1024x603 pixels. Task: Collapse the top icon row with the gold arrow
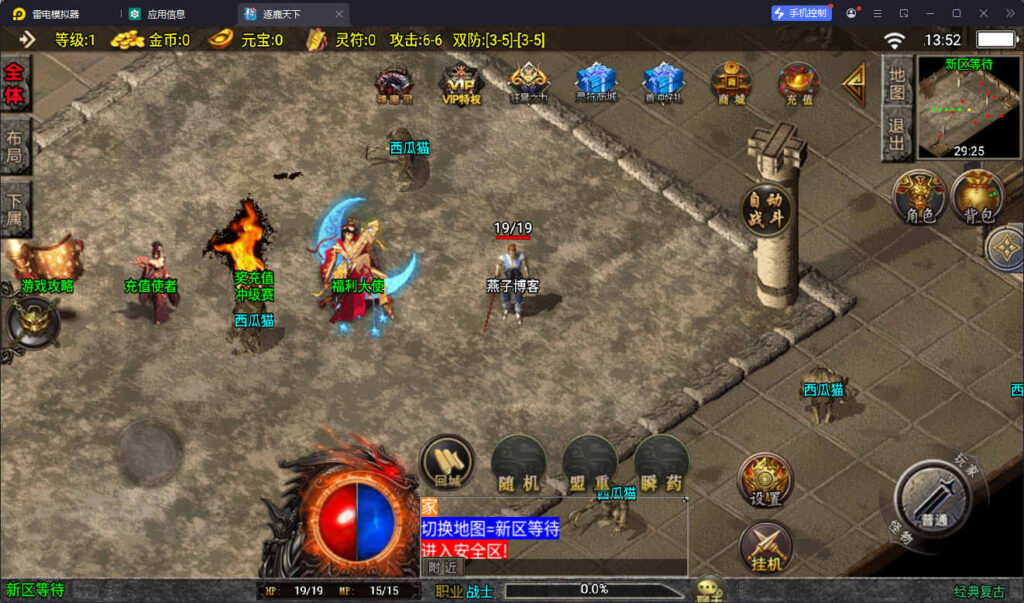(x=853, y=86)
